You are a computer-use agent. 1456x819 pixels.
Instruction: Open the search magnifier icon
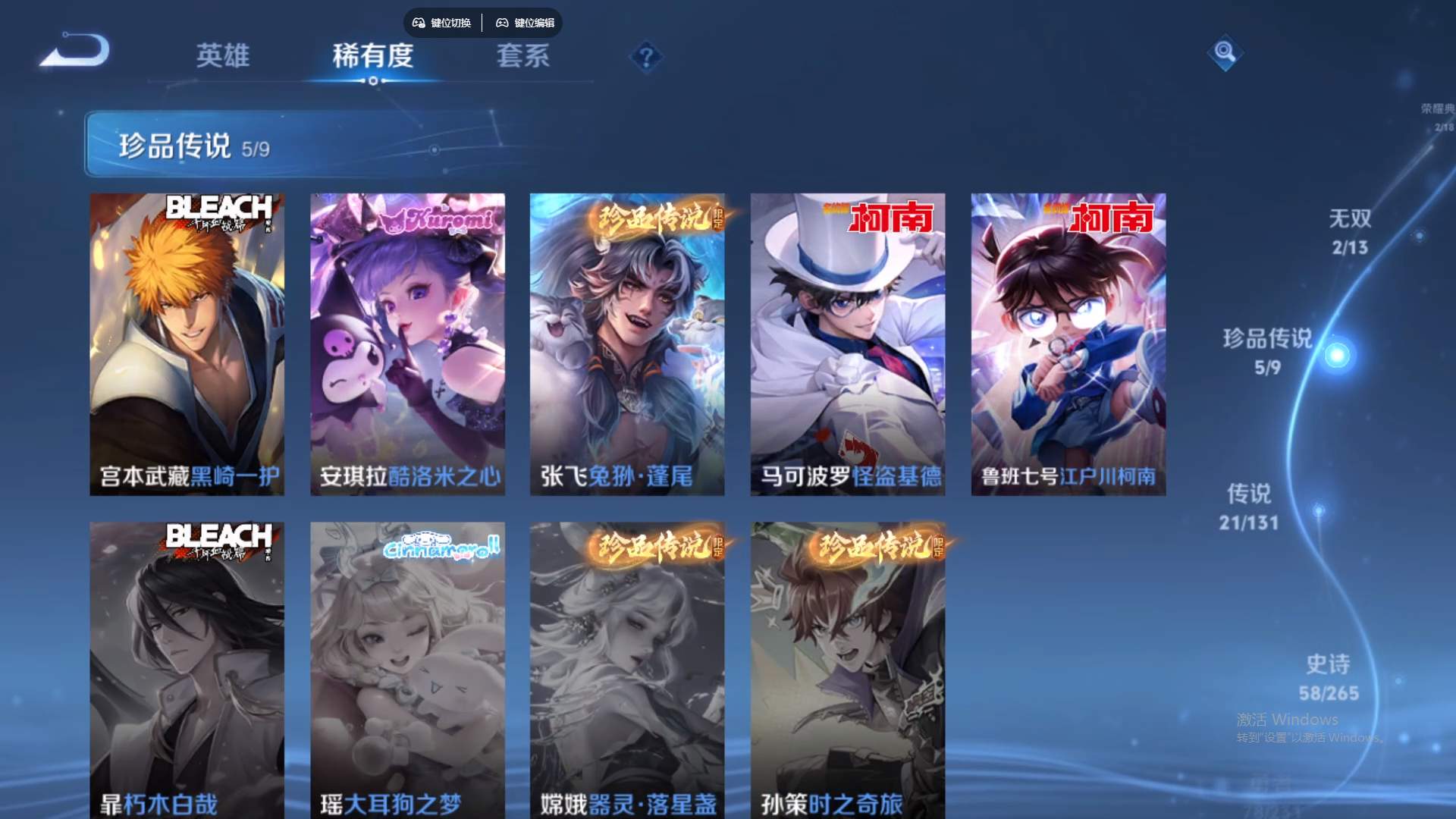tap(1225, 53)
